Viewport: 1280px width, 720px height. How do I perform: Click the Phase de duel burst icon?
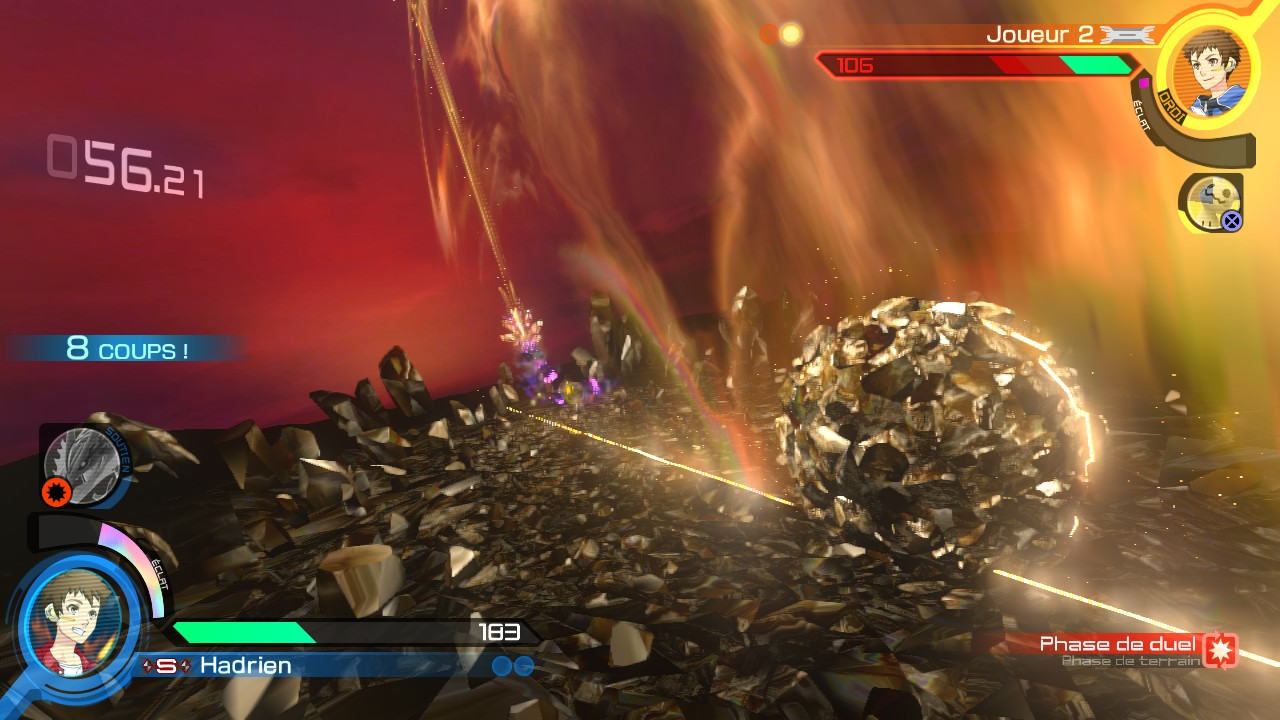(1220, 649)
